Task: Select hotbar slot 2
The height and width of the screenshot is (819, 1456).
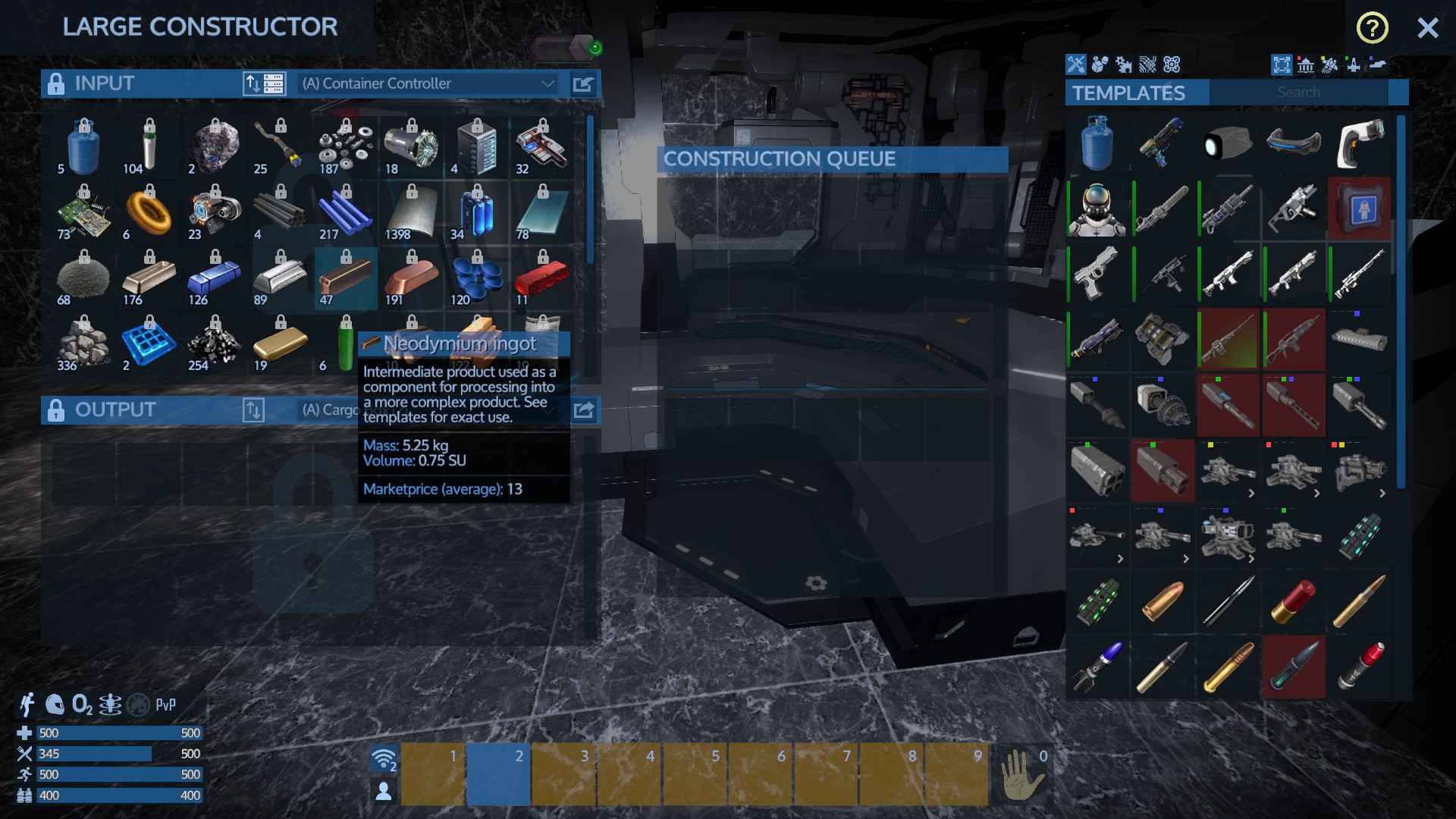Action: [497, 773]
